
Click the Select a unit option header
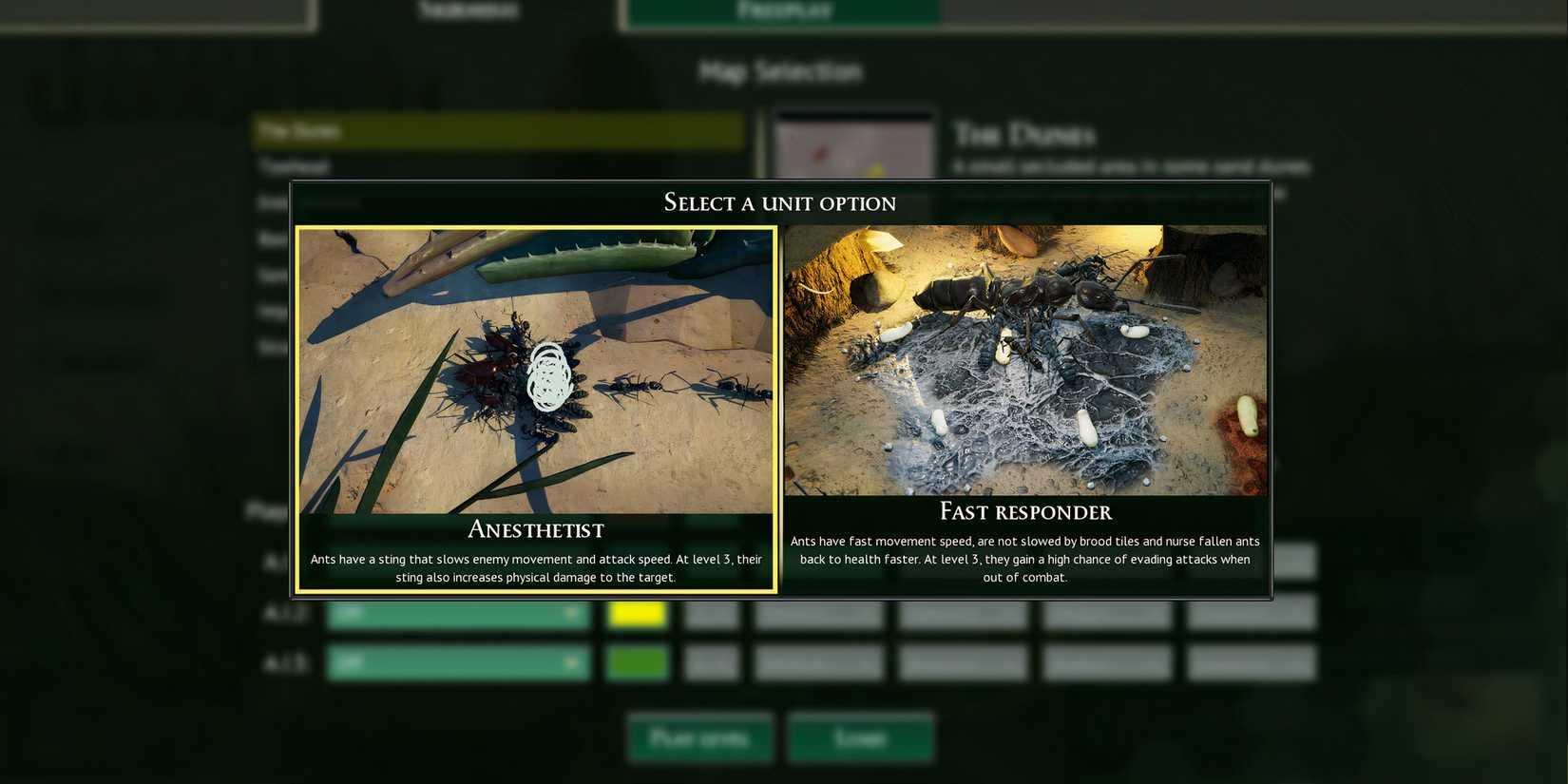pyautogui.click(x=779, y=202)
